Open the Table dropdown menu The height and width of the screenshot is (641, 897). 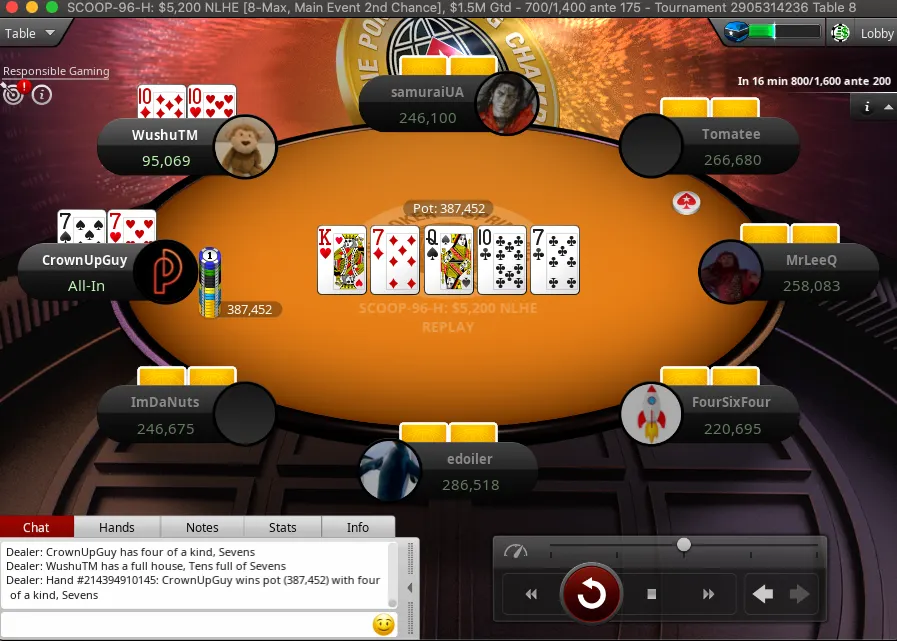(29, 33)
